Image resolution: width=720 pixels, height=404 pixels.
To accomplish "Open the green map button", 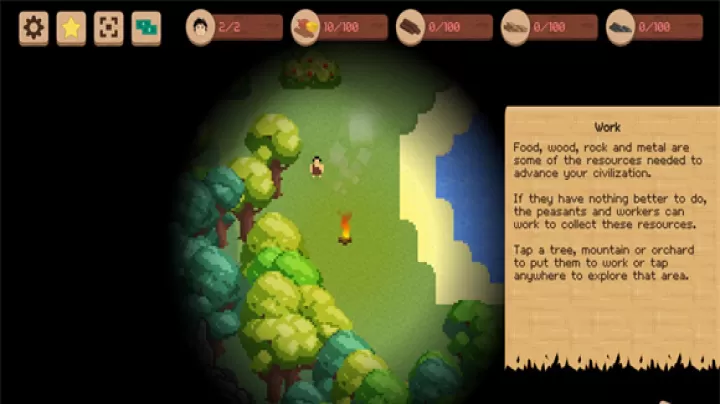I will (146, 28).
